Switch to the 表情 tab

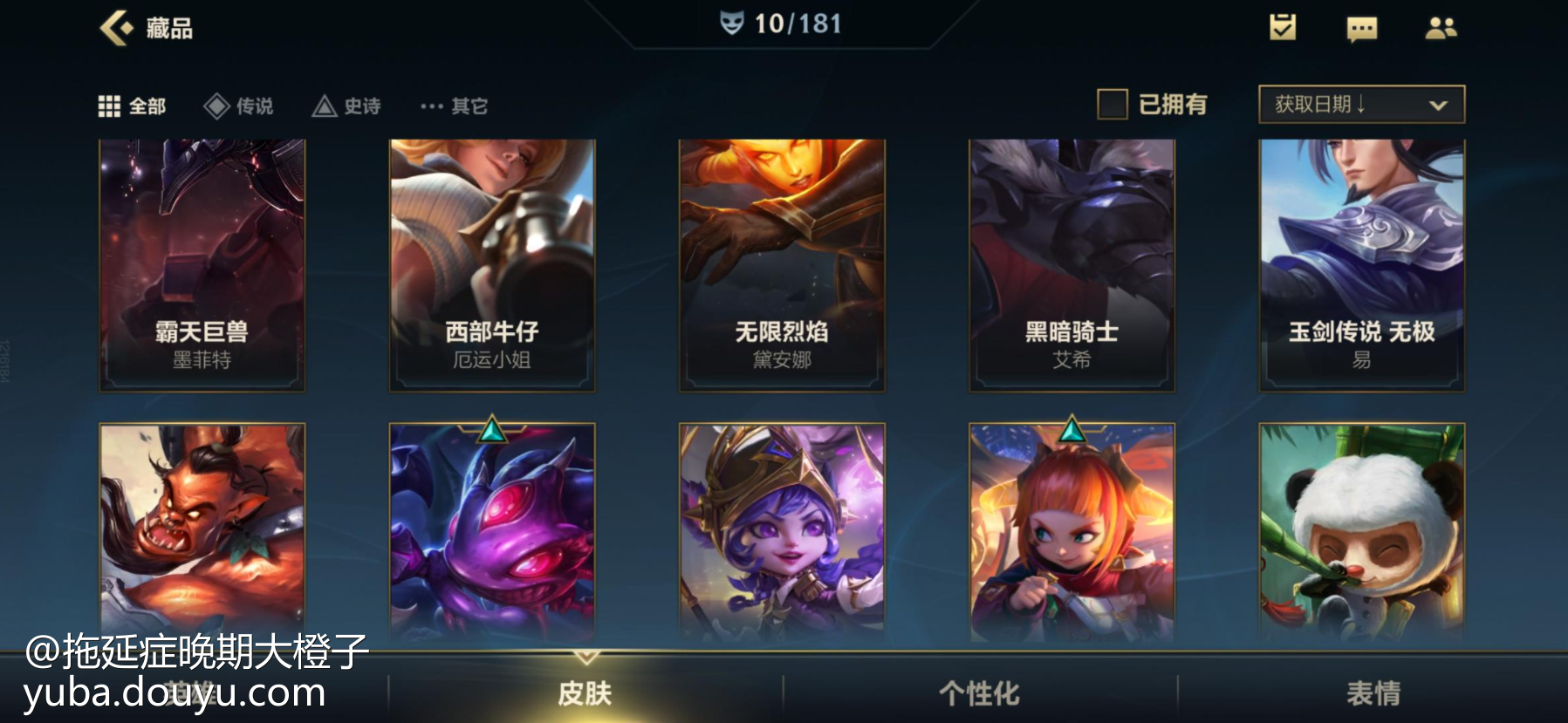pos(1373,693)
